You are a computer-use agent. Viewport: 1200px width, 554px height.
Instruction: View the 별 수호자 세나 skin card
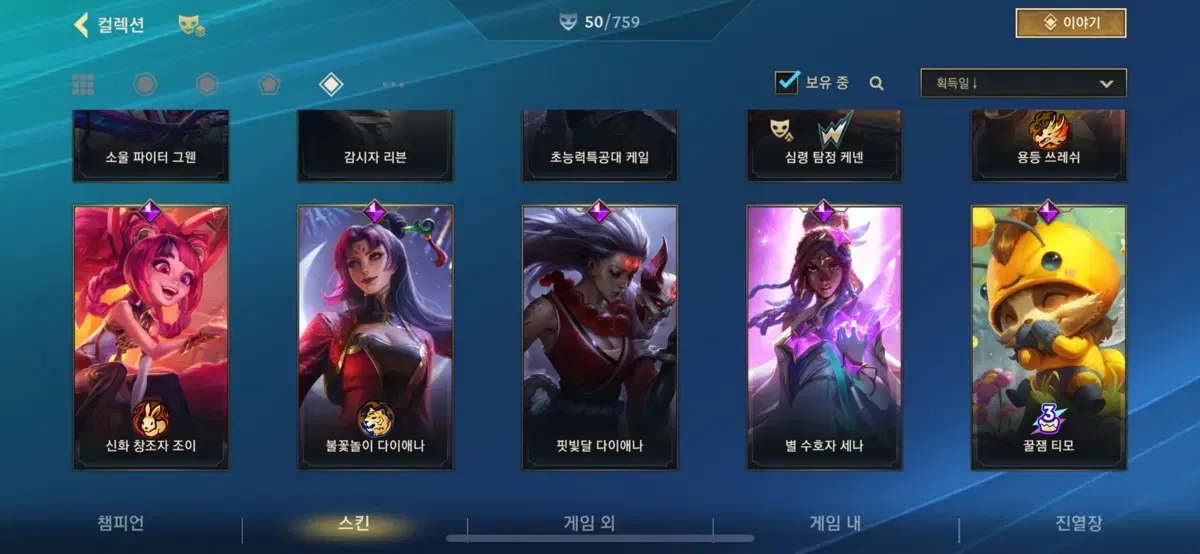(824, 336)
